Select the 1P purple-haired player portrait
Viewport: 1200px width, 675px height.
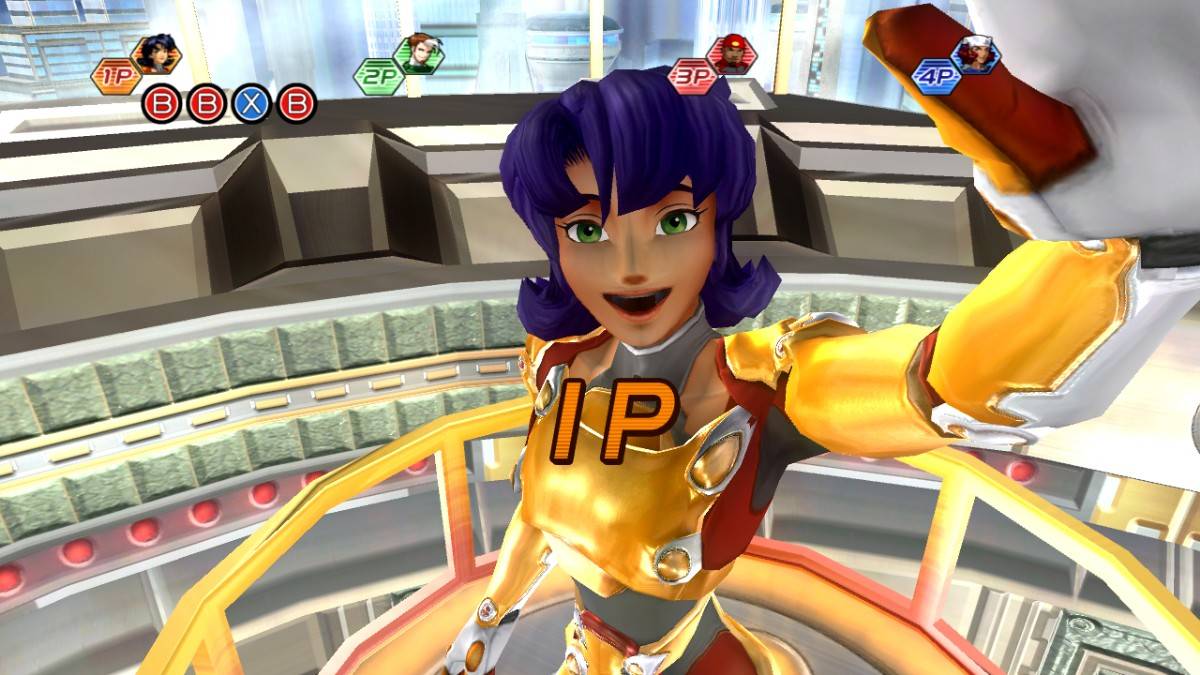click(x=156, y=54)
